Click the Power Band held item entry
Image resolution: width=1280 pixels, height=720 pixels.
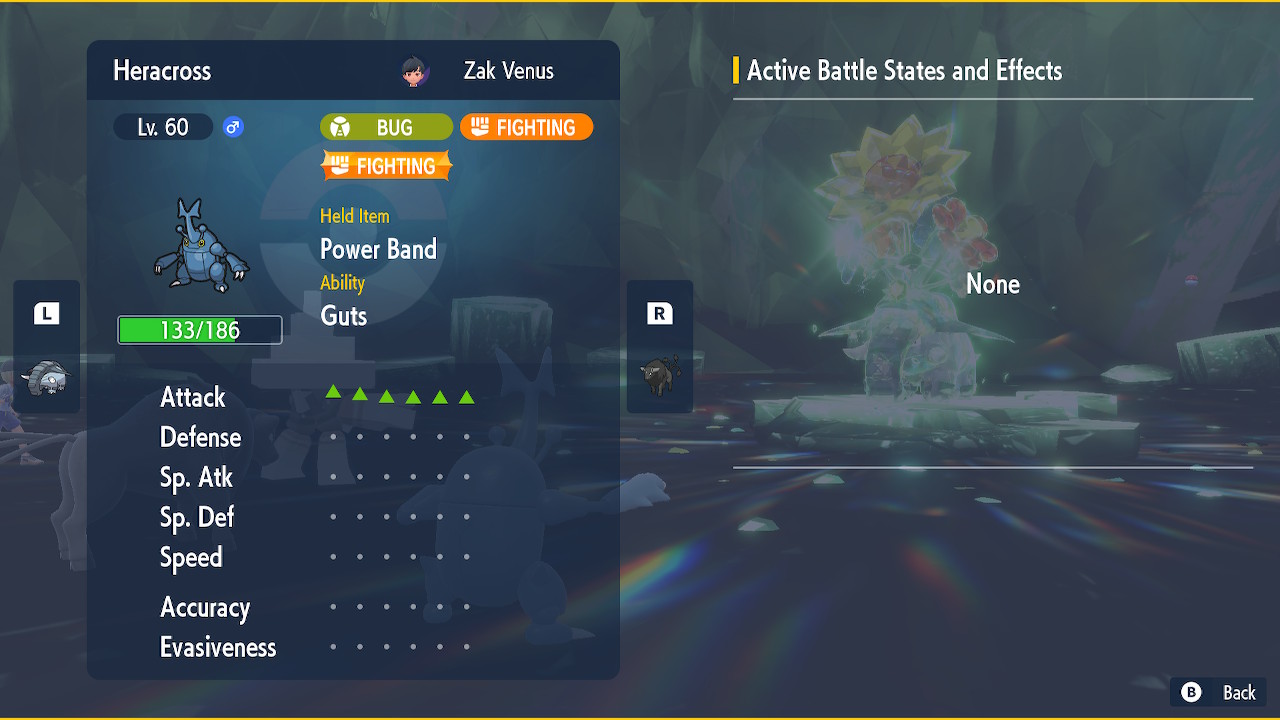coord(378,249)
